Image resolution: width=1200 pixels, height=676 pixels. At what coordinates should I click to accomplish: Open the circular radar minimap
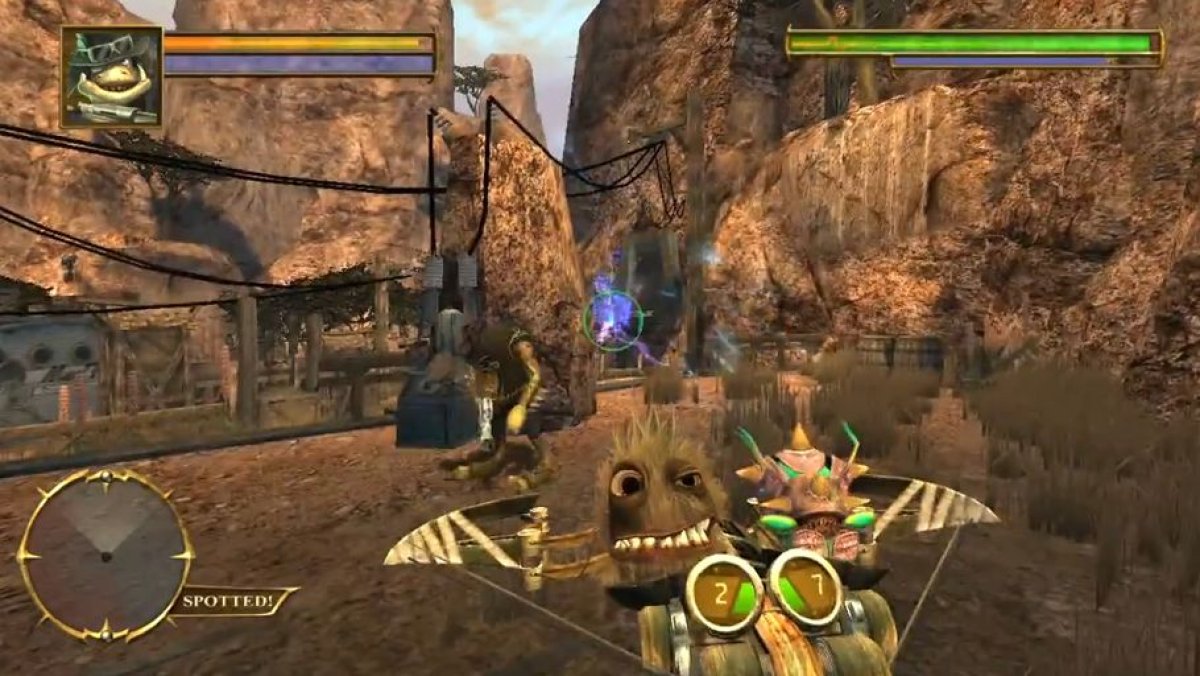[105, 553]
